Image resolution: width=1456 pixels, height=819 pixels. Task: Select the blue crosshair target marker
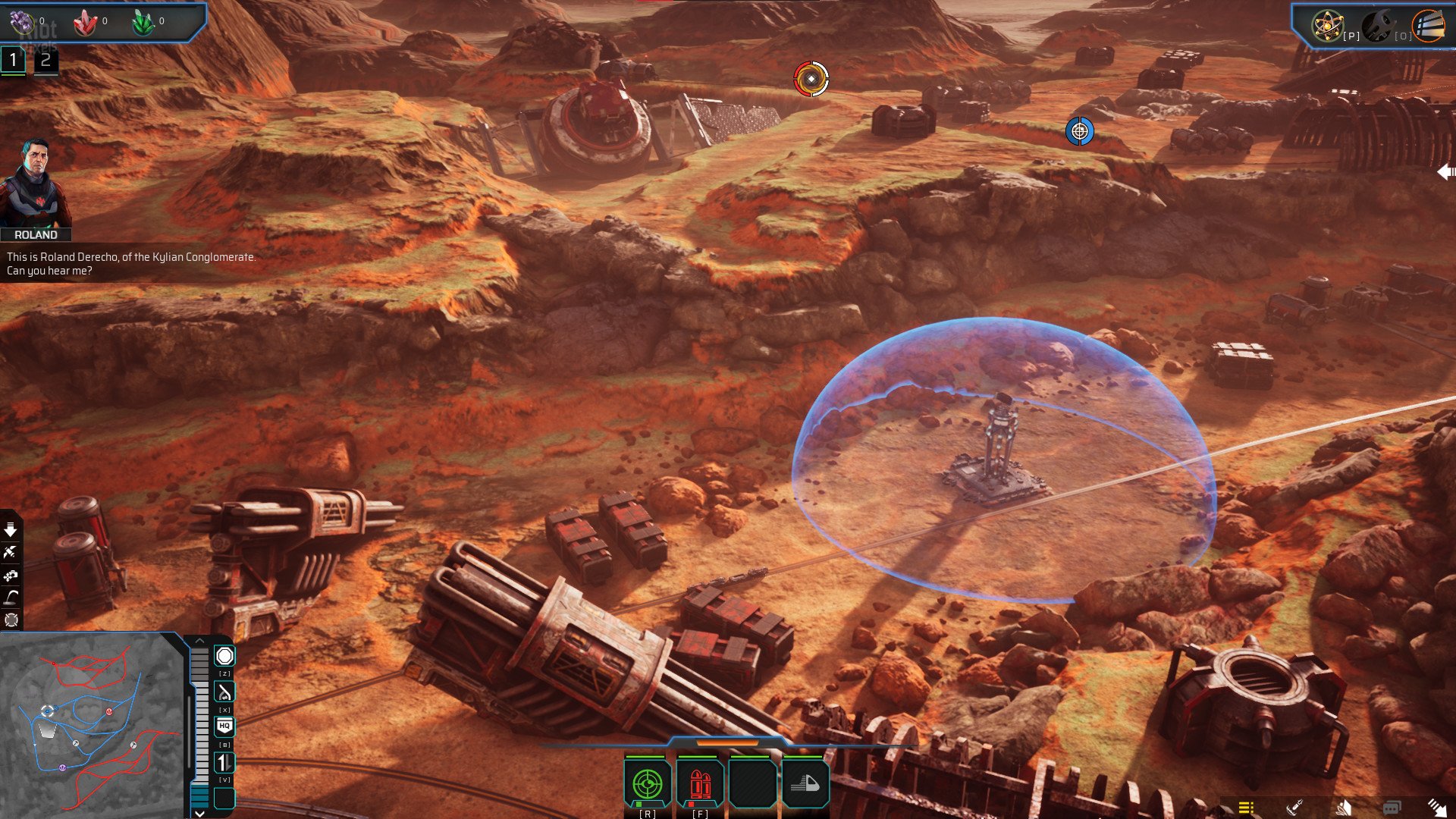[1079, 131]
